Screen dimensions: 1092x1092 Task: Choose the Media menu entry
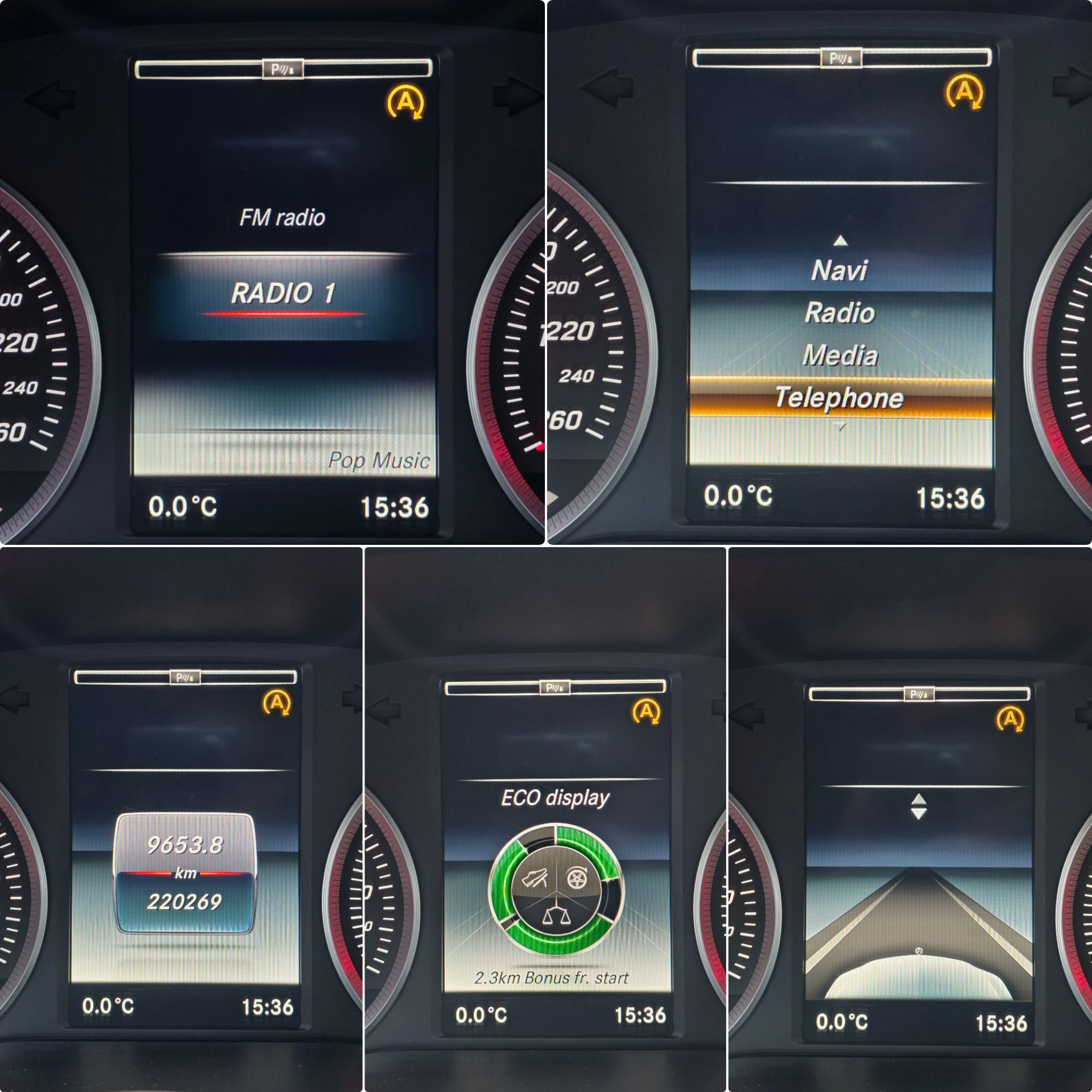click(x=839, y=355)
